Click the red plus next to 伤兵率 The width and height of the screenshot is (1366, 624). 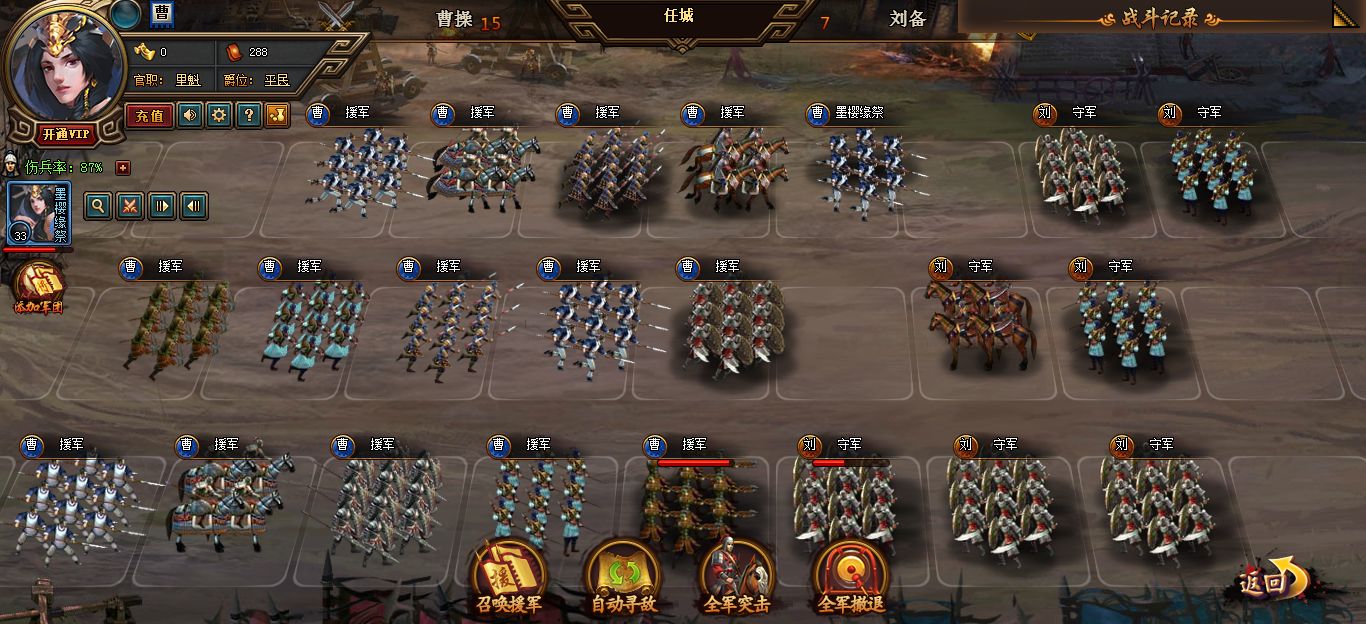123,167
